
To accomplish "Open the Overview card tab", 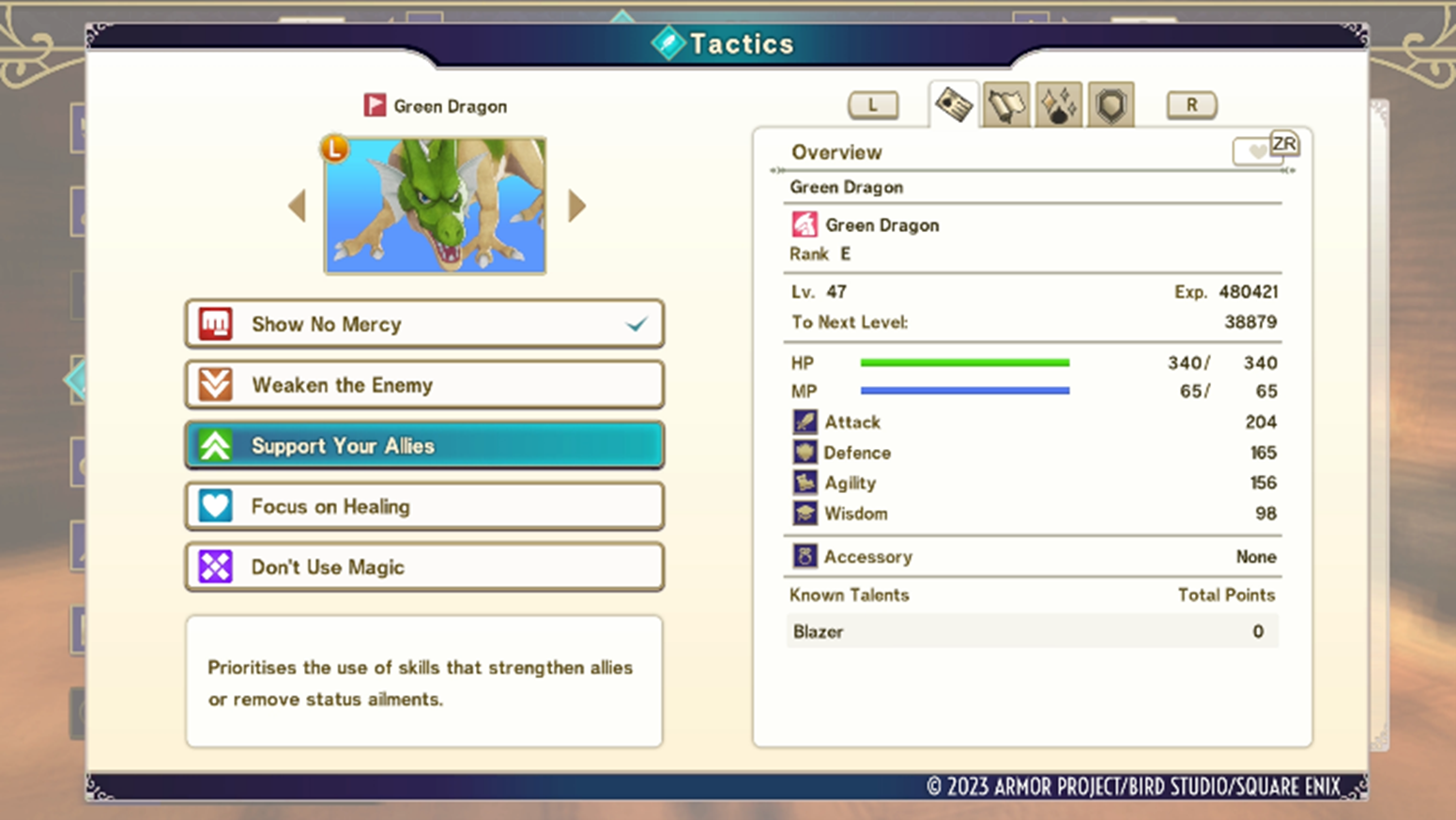I will [954, 104].
